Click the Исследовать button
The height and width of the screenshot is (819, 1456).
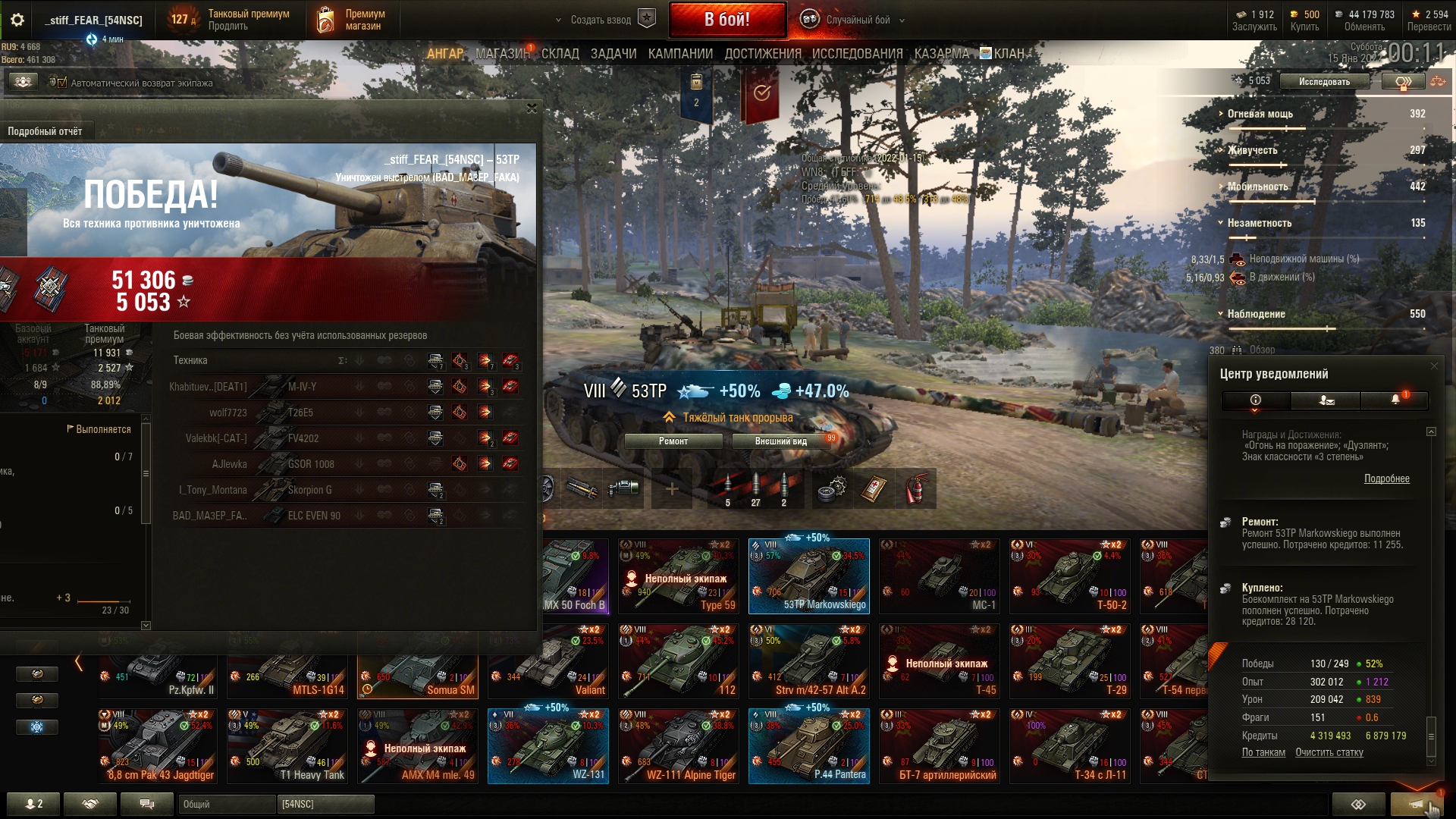click(x=1324, y=81)
